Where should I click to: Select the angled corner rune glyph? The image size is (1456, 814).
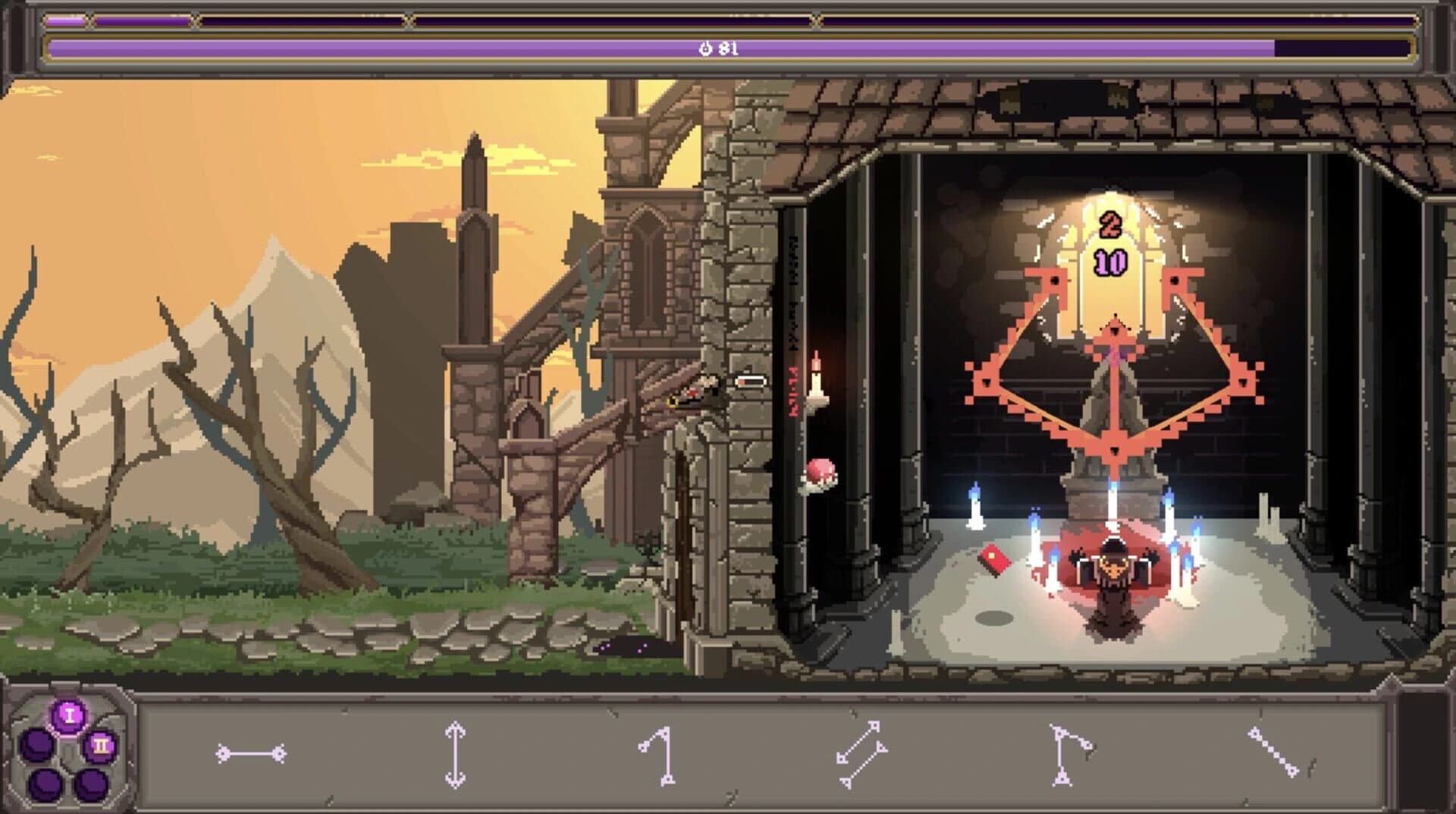(1069, 751)
